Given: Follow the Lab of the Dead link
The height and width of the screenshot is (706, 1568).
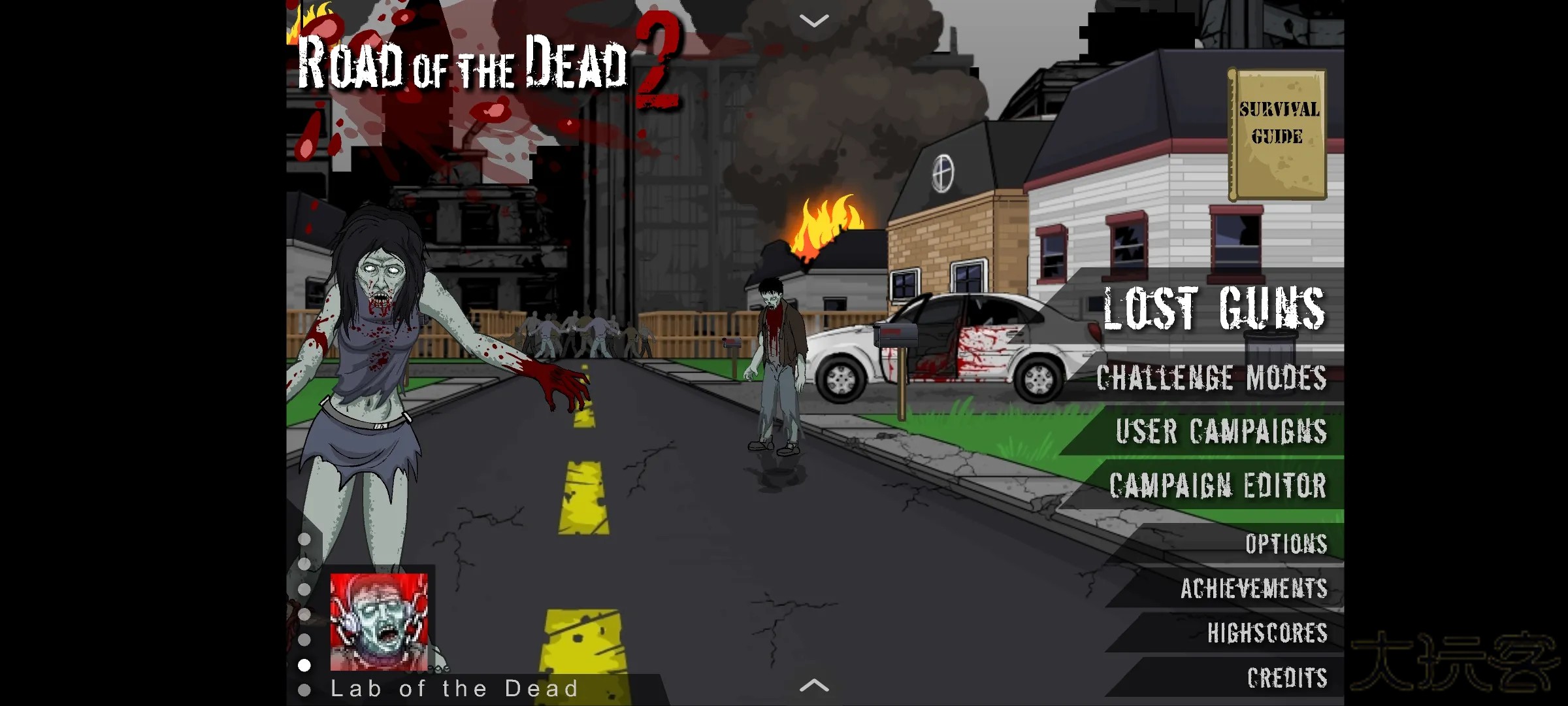Looking at the screenshot, I should point(455,688).
